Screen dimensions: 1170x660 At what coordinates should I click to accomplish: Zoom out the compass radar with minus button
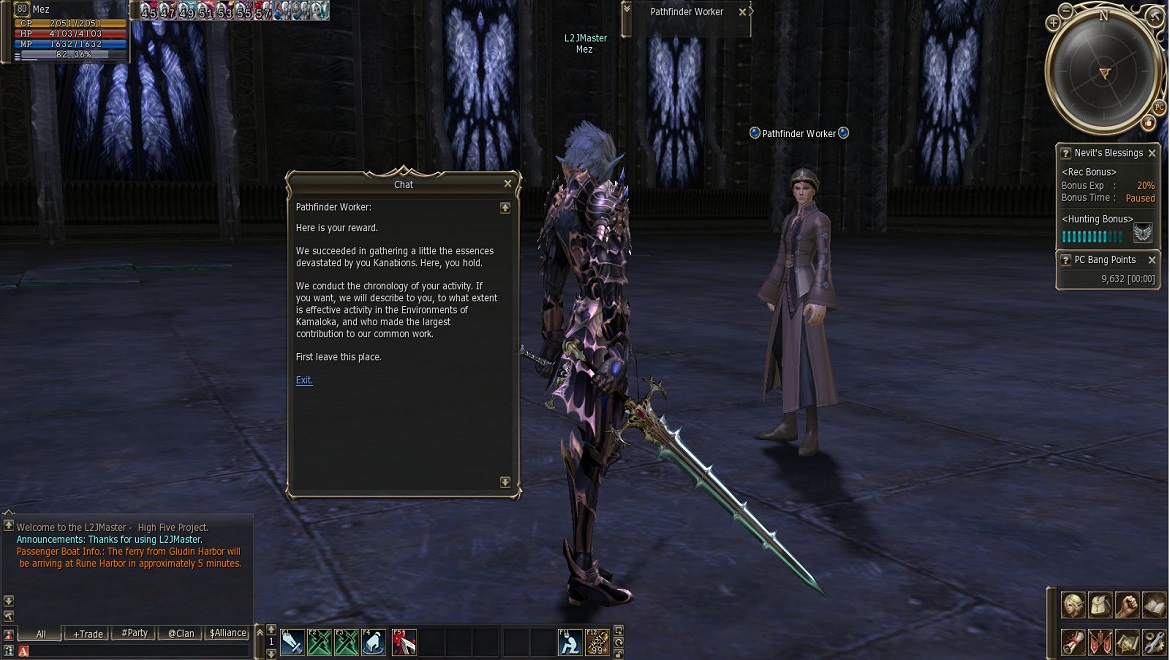click(1066, 10)
